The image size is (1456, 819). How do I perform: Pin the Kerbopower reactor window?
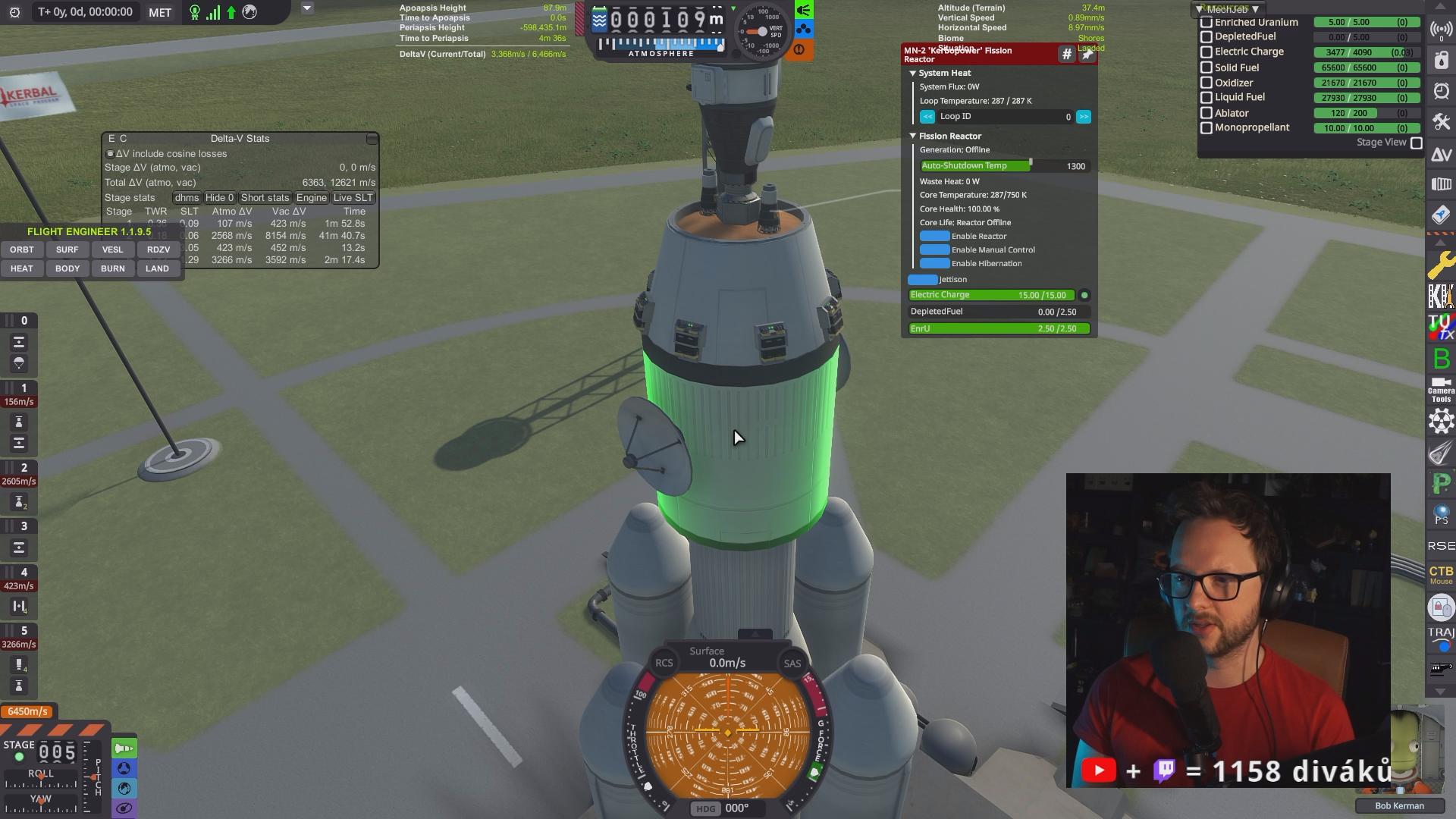[1087, 55]
